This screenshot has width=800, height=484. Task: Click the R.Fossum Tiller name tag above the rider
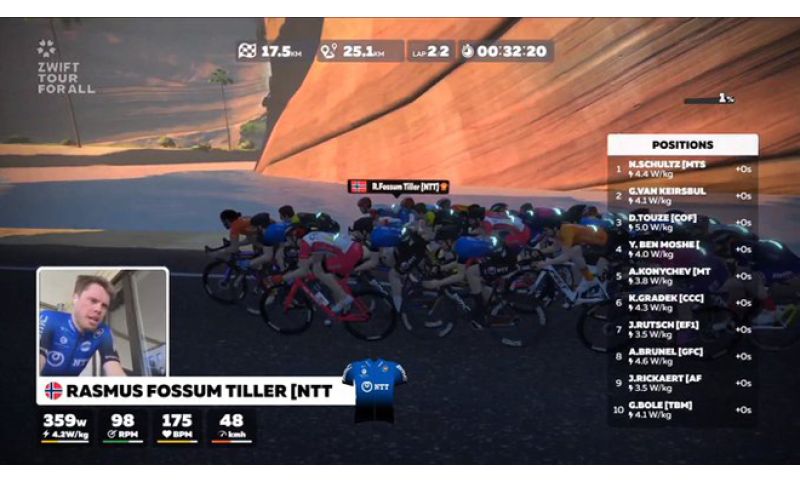click(398, 186)
